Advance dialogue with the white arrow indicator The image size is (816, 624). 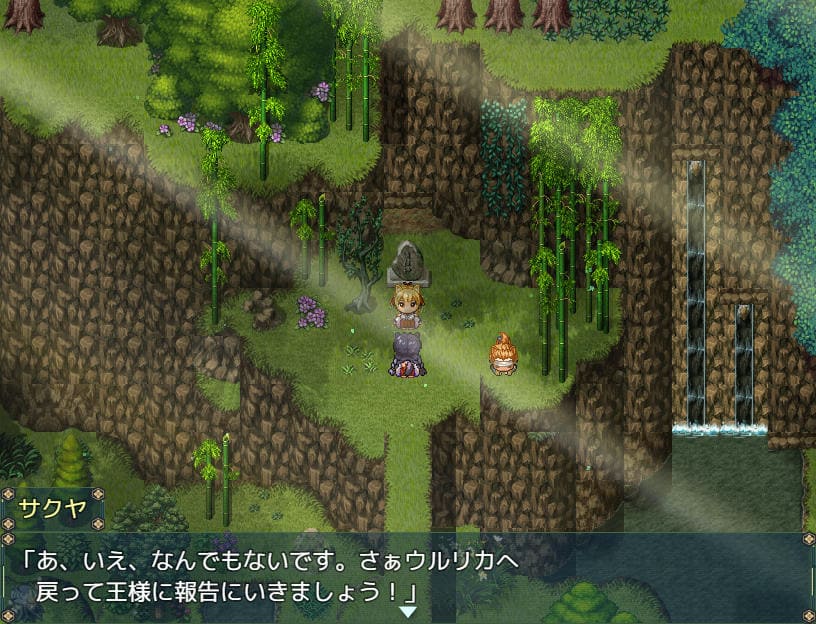pos(407,611)
